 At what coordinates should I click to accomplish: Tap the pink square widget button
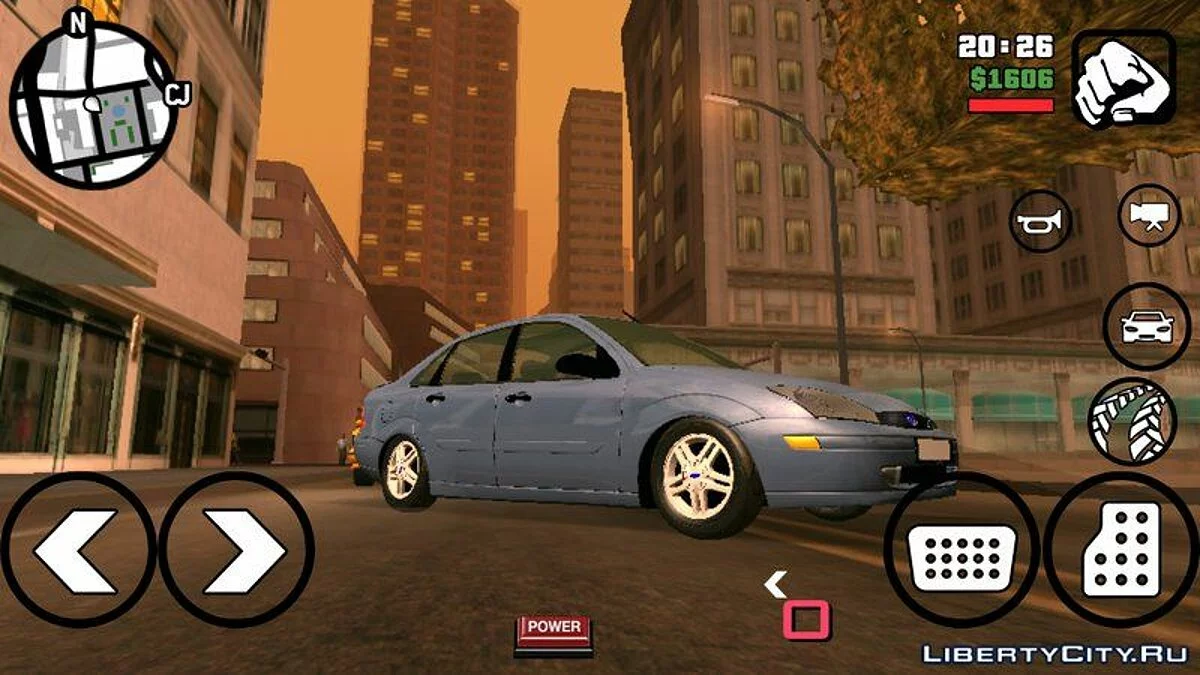[x=806, y=620]
